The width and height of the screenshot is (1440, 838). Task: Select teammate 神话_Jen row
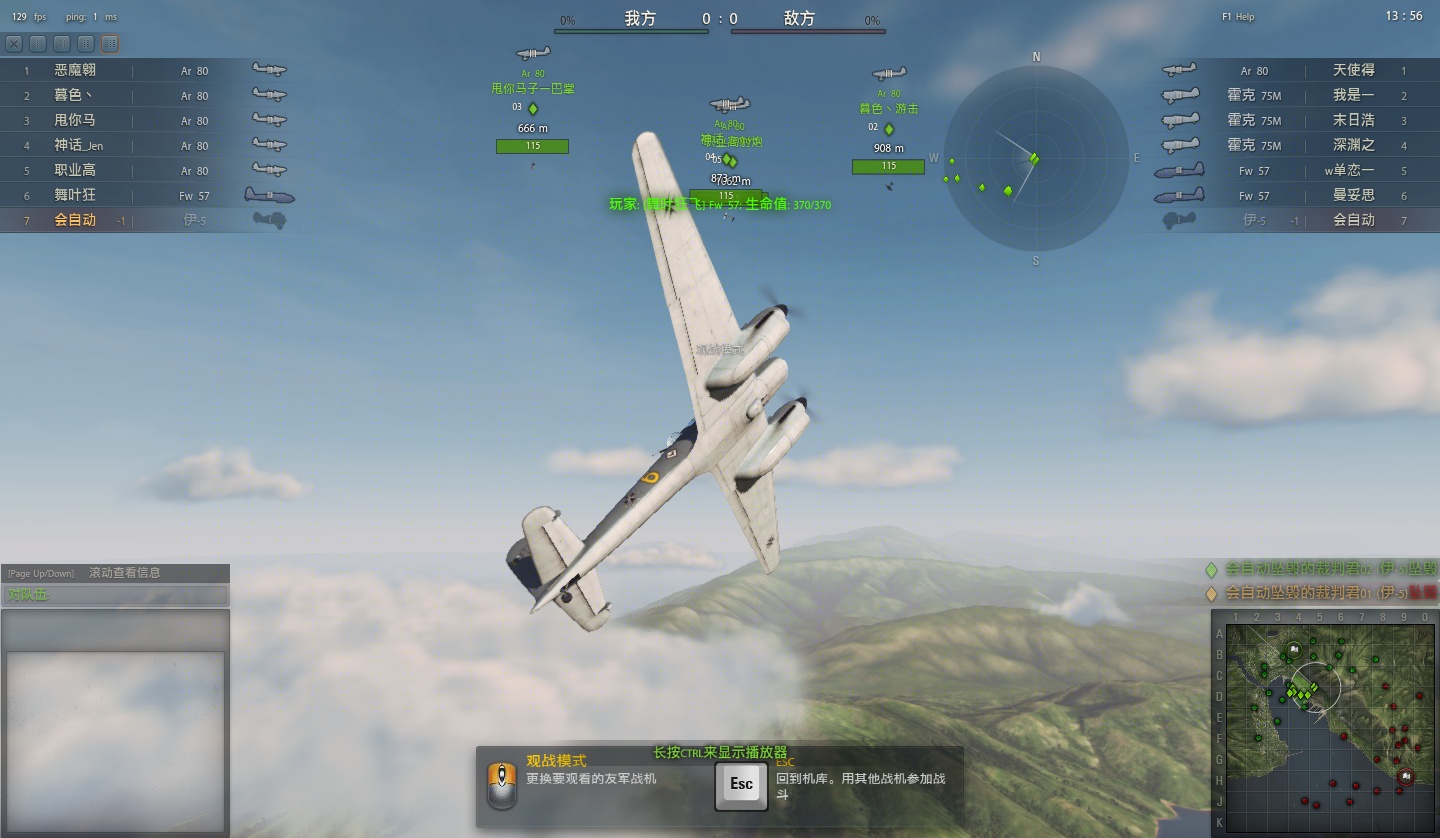pos(78,146)
